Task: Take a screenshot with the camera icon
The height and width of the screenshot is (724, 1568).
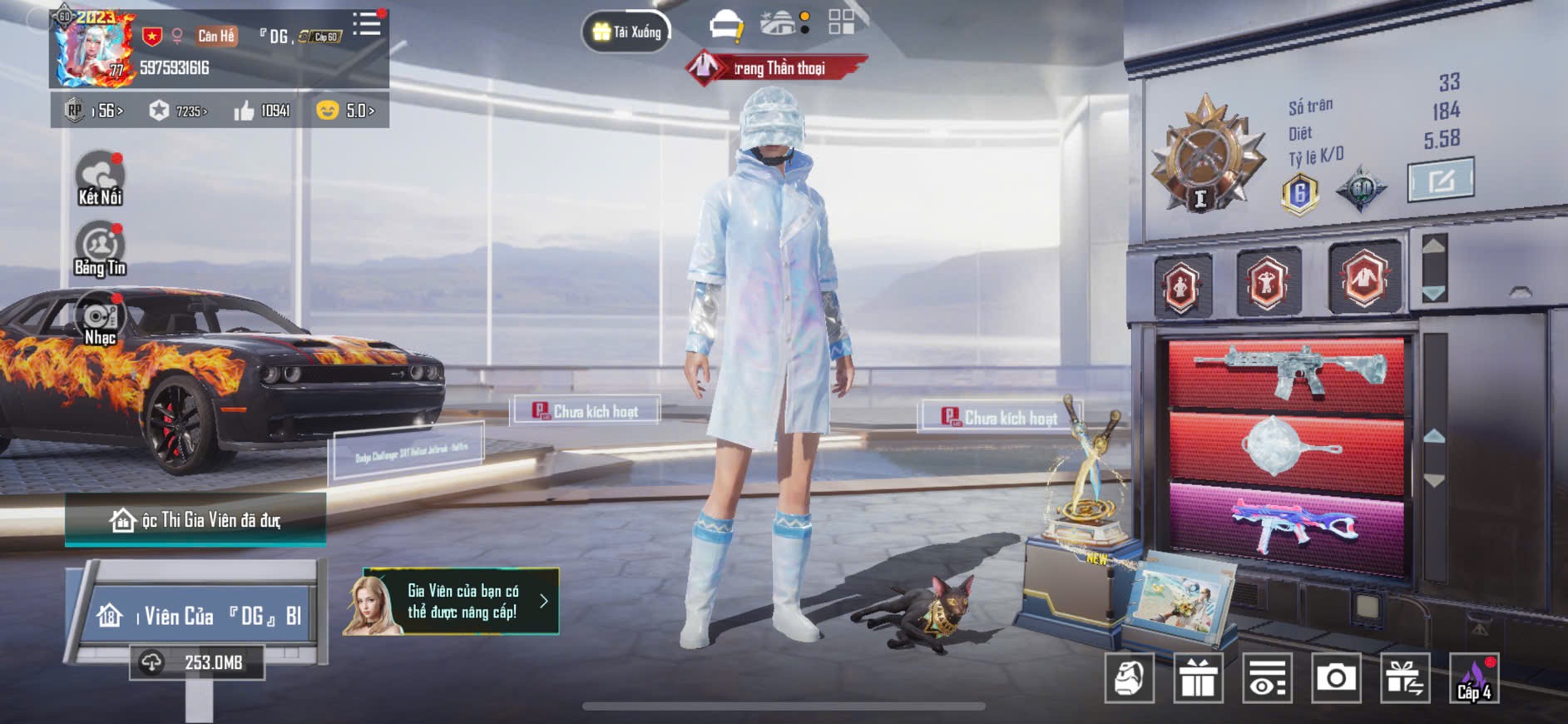Action: click(x=1336, y=678)
